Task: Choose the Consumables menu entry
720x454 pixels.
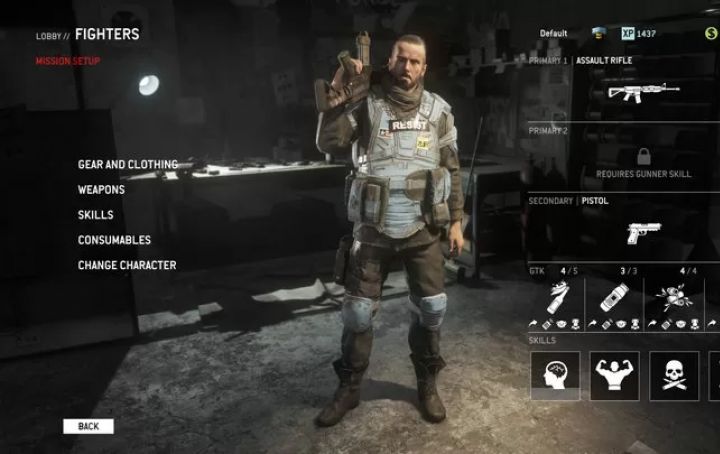Action: (114, 240)
